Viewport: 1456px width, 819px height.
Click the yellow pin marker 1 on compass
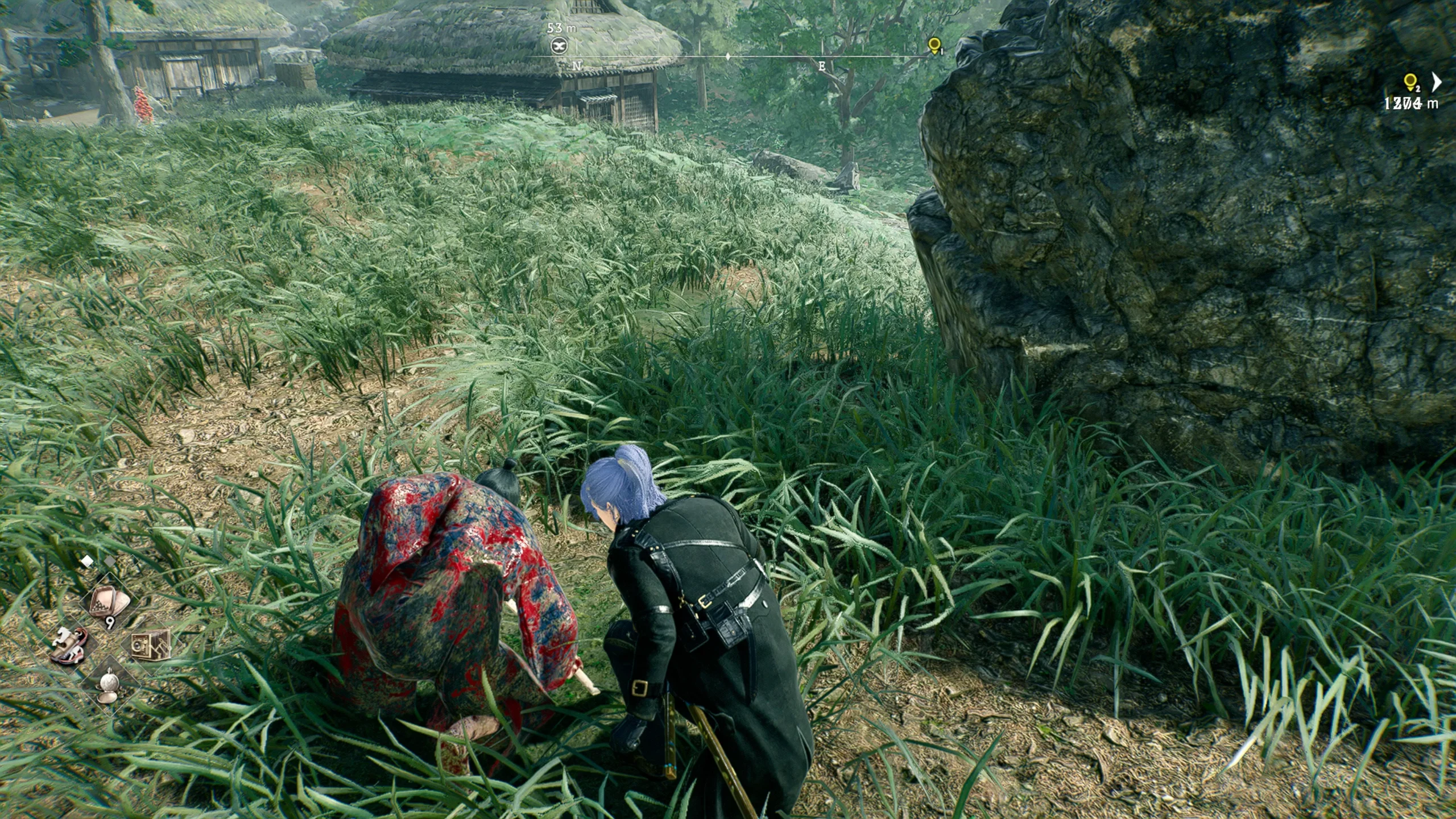point(933,45)
